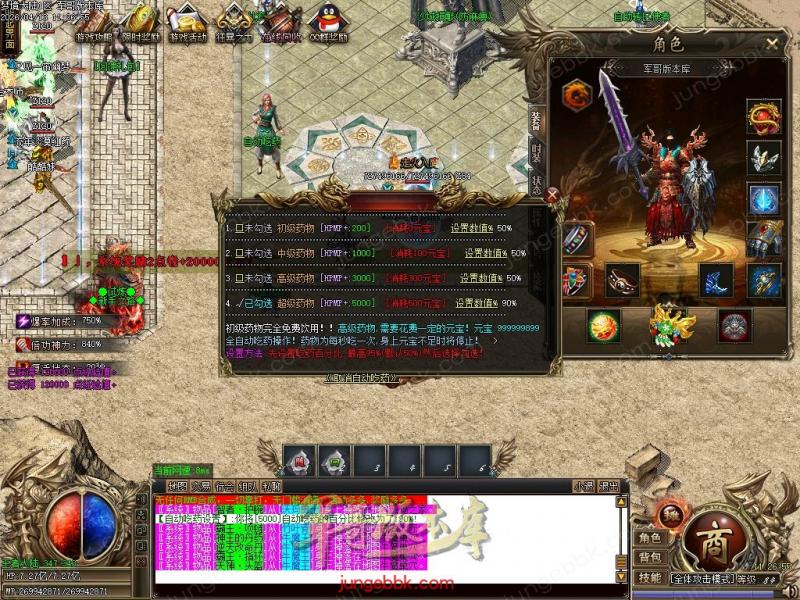Image resolution: width=800 pixels, height=600 pixels.
Task: Open the 游戏活动 gold coins icon
Action: click(186, 22)
